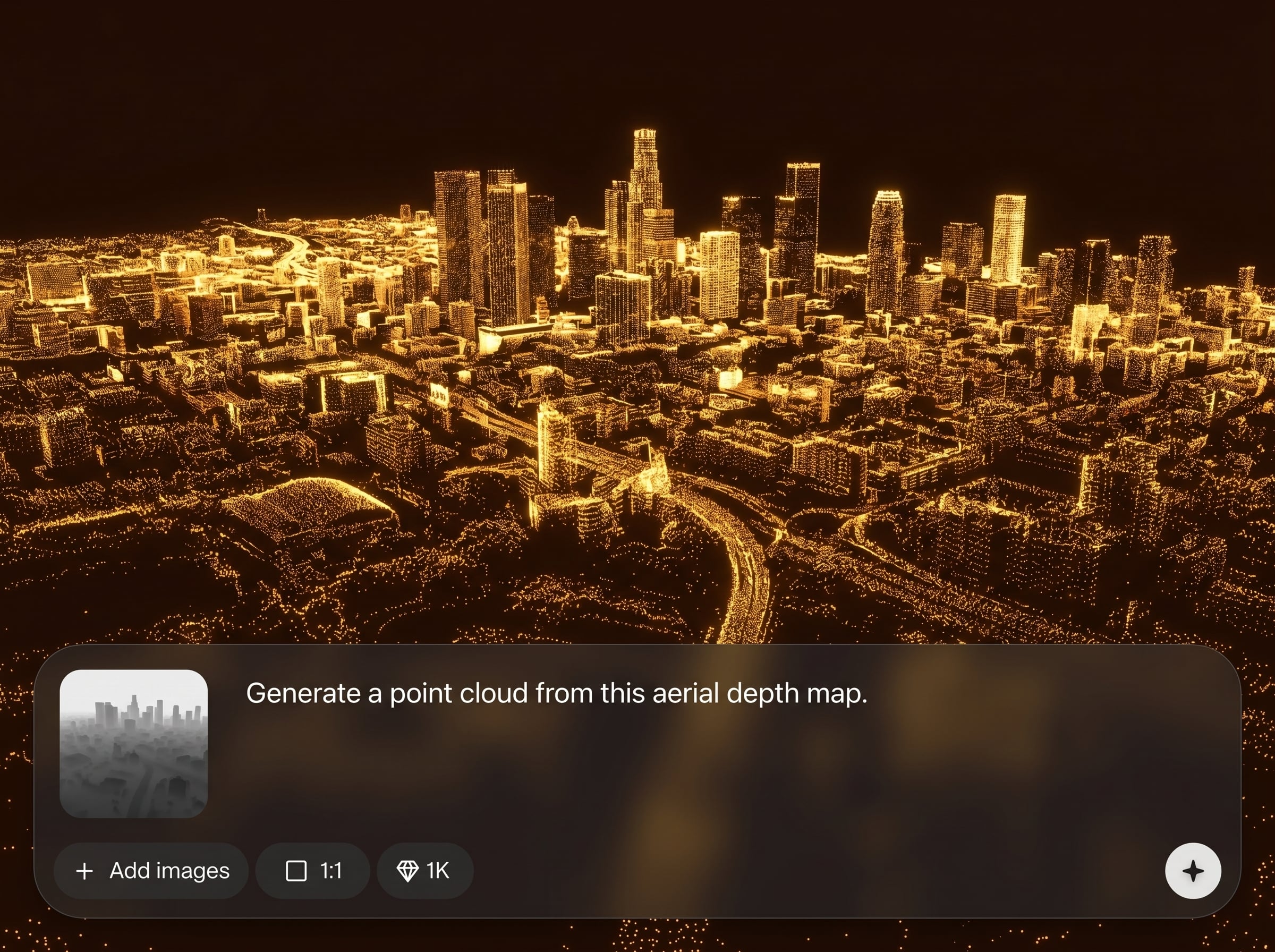Select the grayscale depth map thumbnail
This screenshot has height=952, width=1275.
[x=134, y=743]
